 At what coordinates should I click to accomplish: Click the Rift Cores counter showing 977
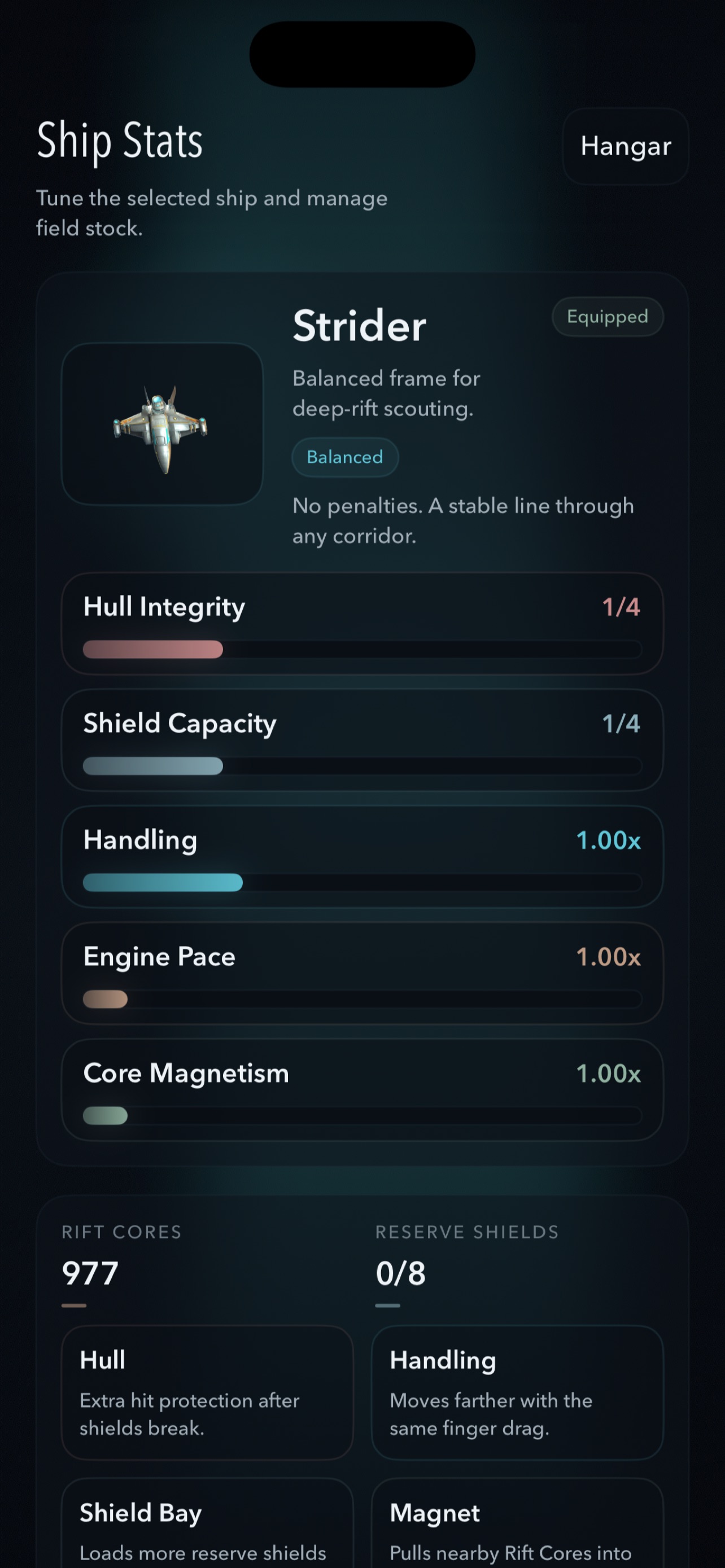(89, 1272)
